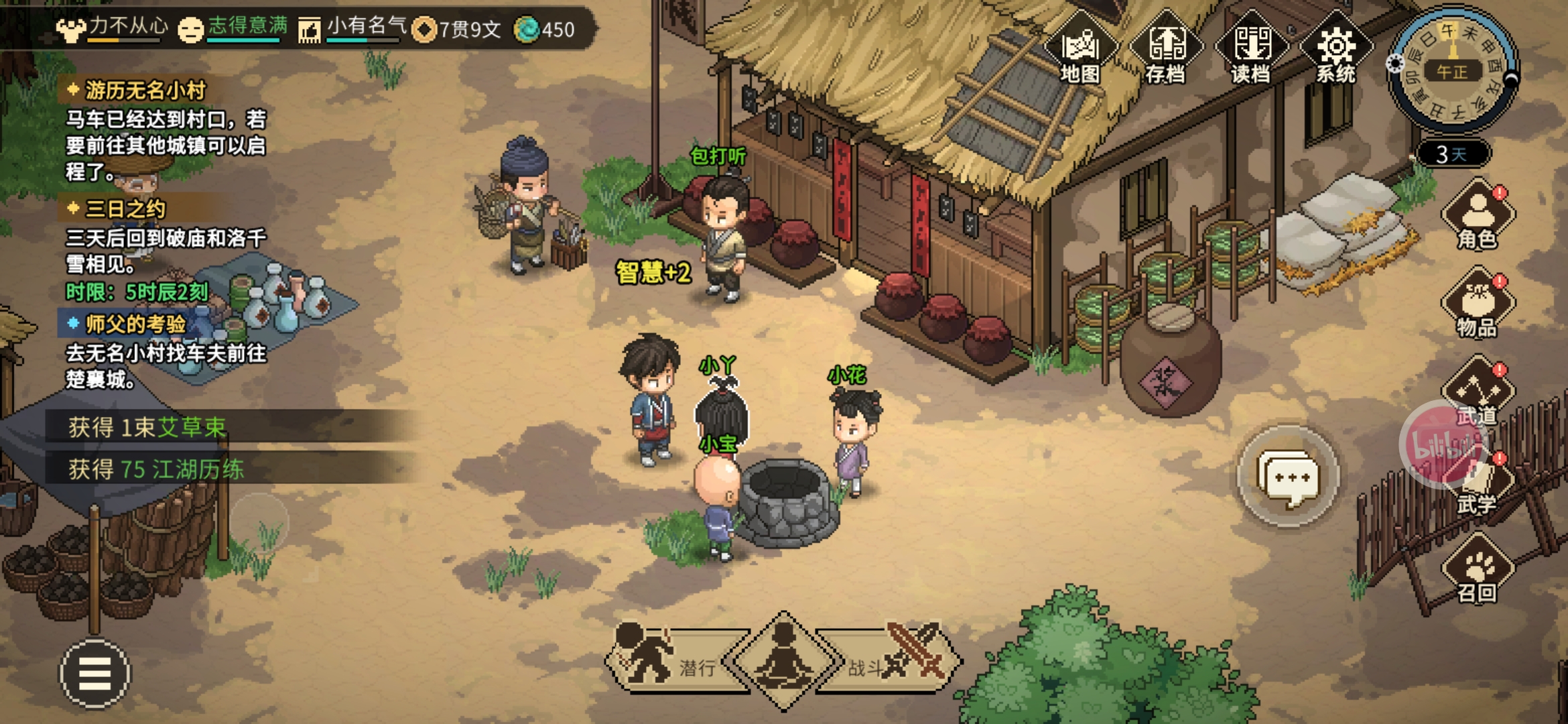Check the 小有名气 reputation status
This screenshot has width=1568, height=724.
point(367,27)
